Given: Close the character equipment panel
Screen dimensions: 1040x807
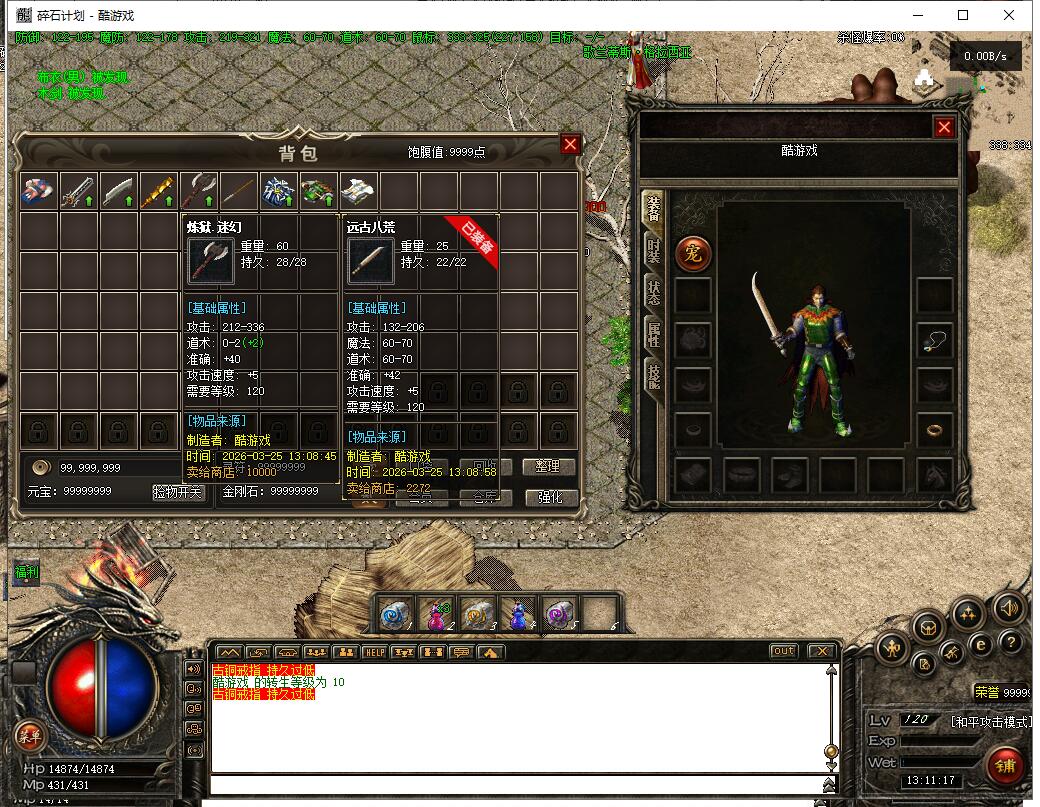Looking at the screenshot, I should 943,127.
